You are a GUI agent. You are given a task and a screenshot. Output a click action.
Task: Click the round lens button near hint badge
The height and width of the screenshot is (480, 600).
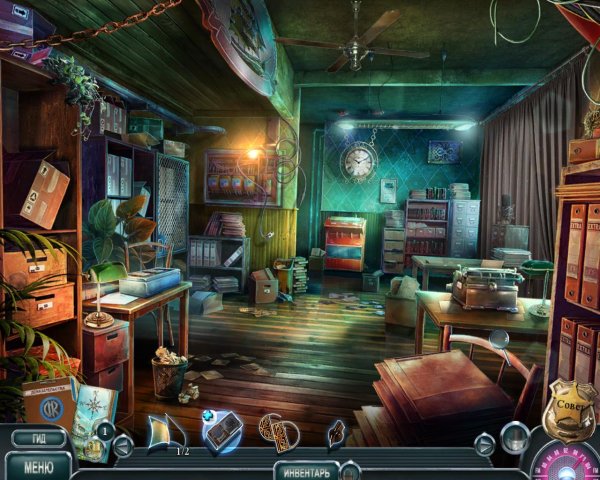515,436
